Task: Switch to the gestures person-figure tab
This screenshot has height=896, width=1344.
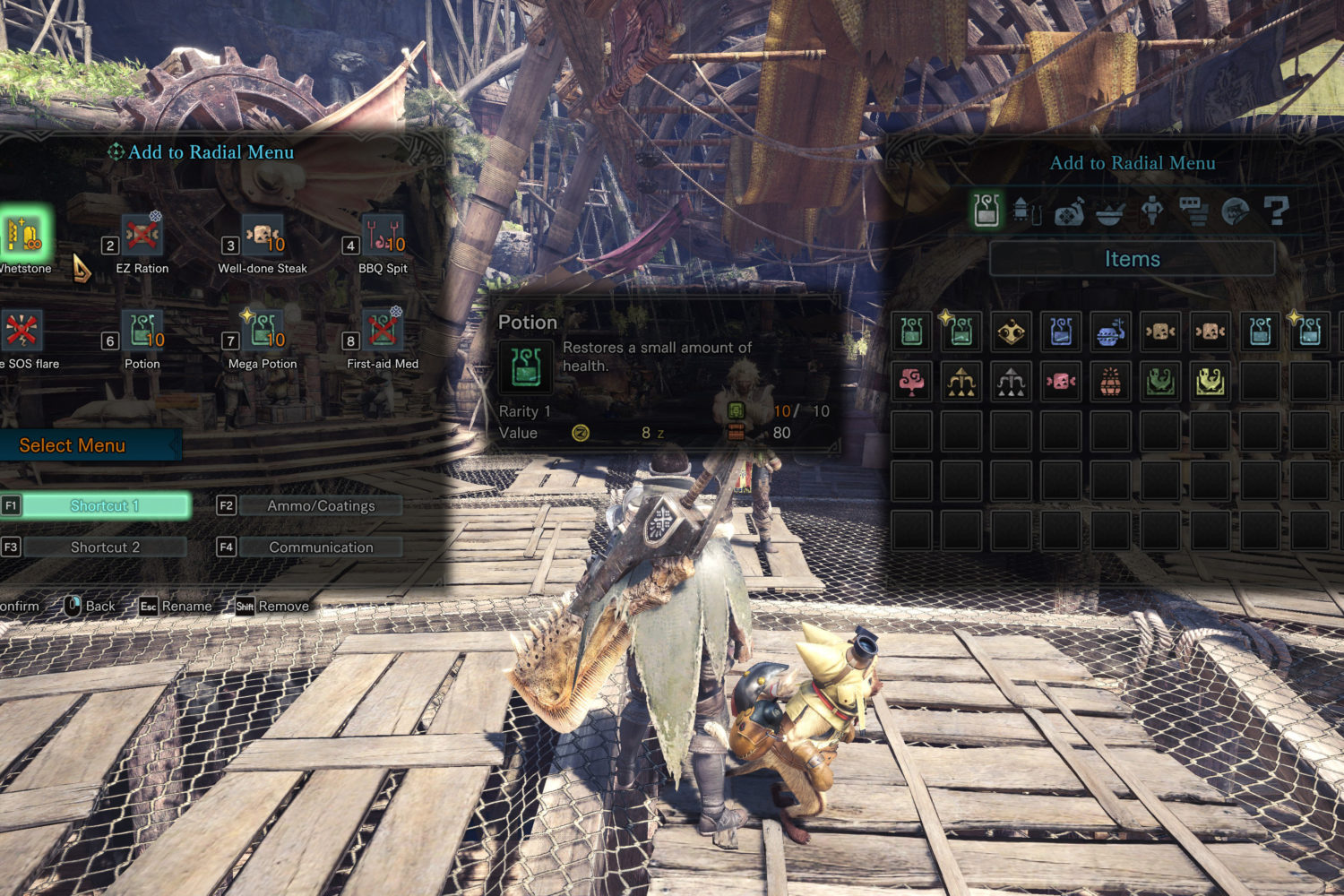Action: point(1152,211)
